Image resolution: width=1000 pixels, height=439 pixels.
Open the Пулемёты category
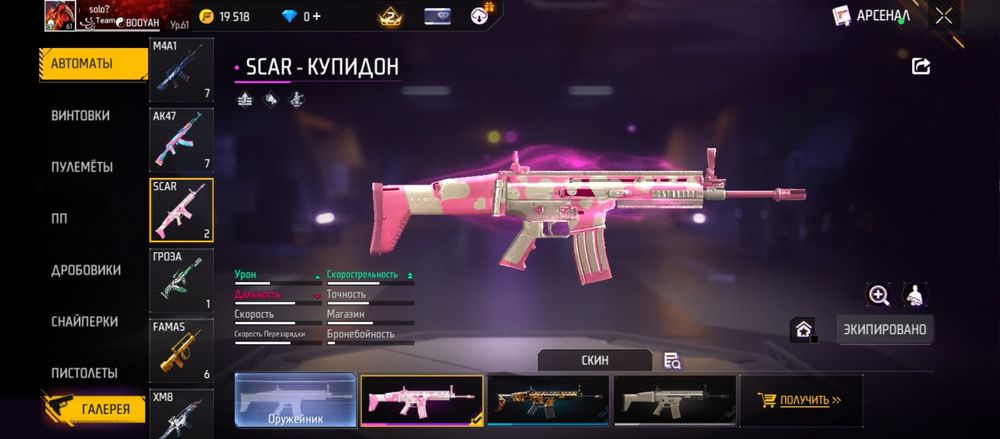81,167
